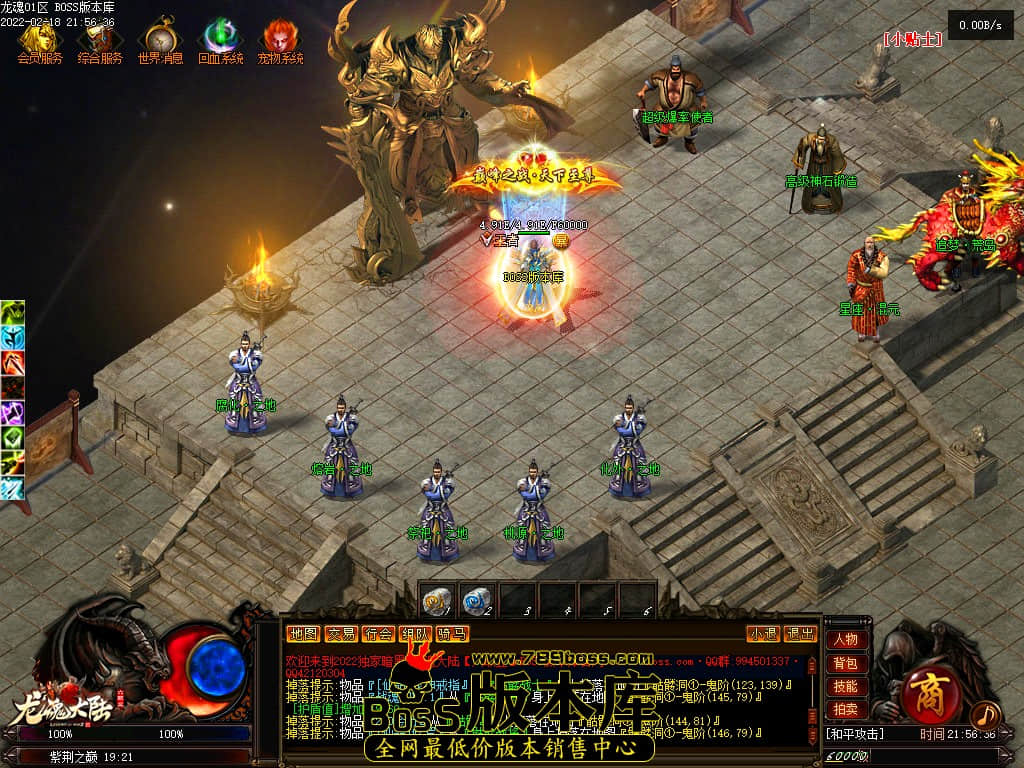
Task: Open the 世界消息 world news icon
Action: pos(160,39)
